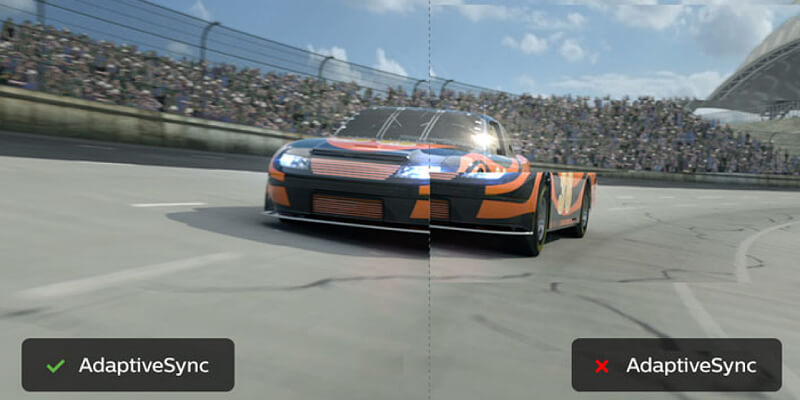
Task: Select the red-cross AdaptiveSync label
Action: tap(676, 365)
